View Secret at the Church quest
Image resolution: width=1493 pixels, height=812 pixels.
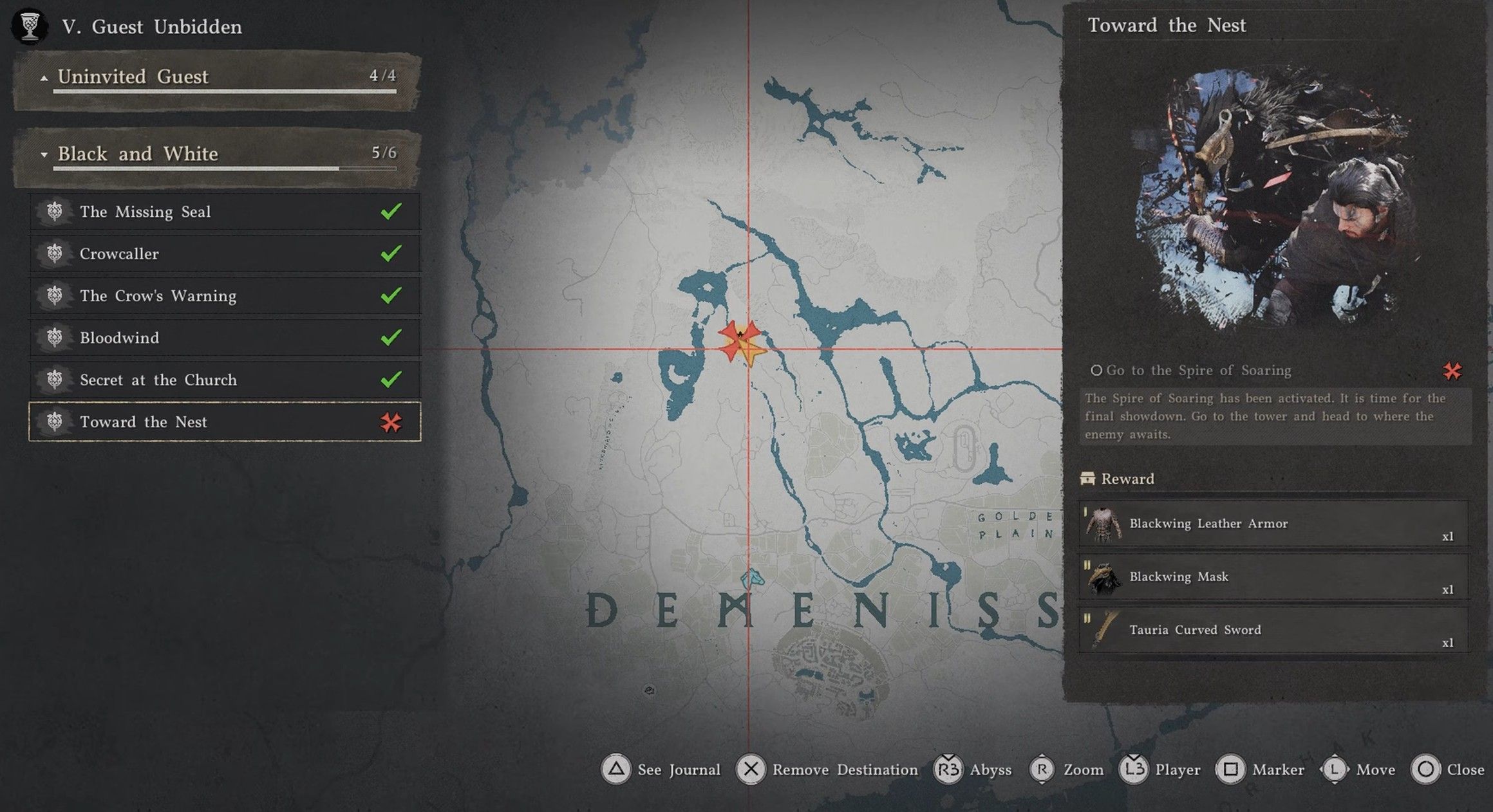(x=225, y=380)
